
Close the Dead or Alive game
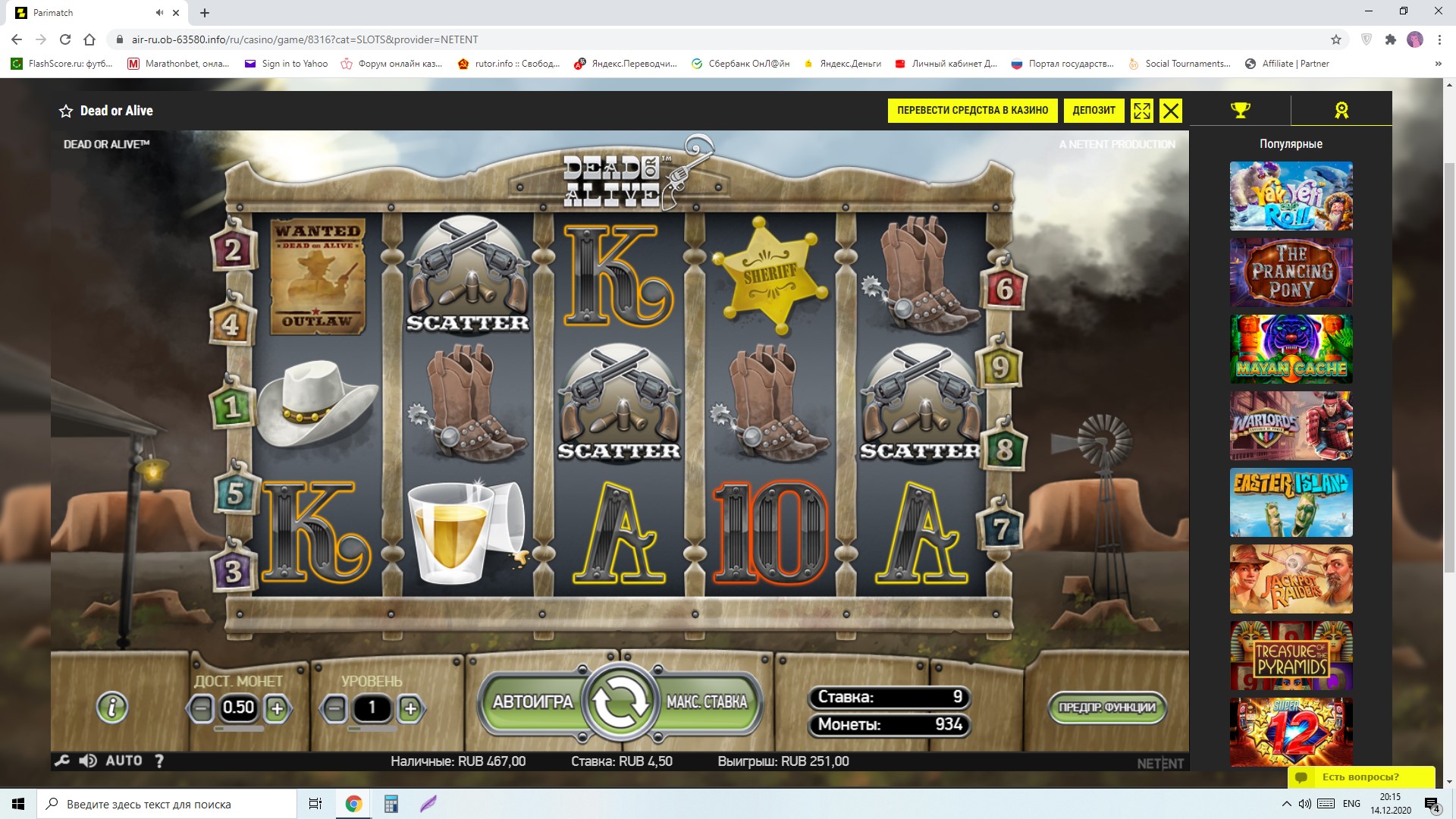[1171, 111]
